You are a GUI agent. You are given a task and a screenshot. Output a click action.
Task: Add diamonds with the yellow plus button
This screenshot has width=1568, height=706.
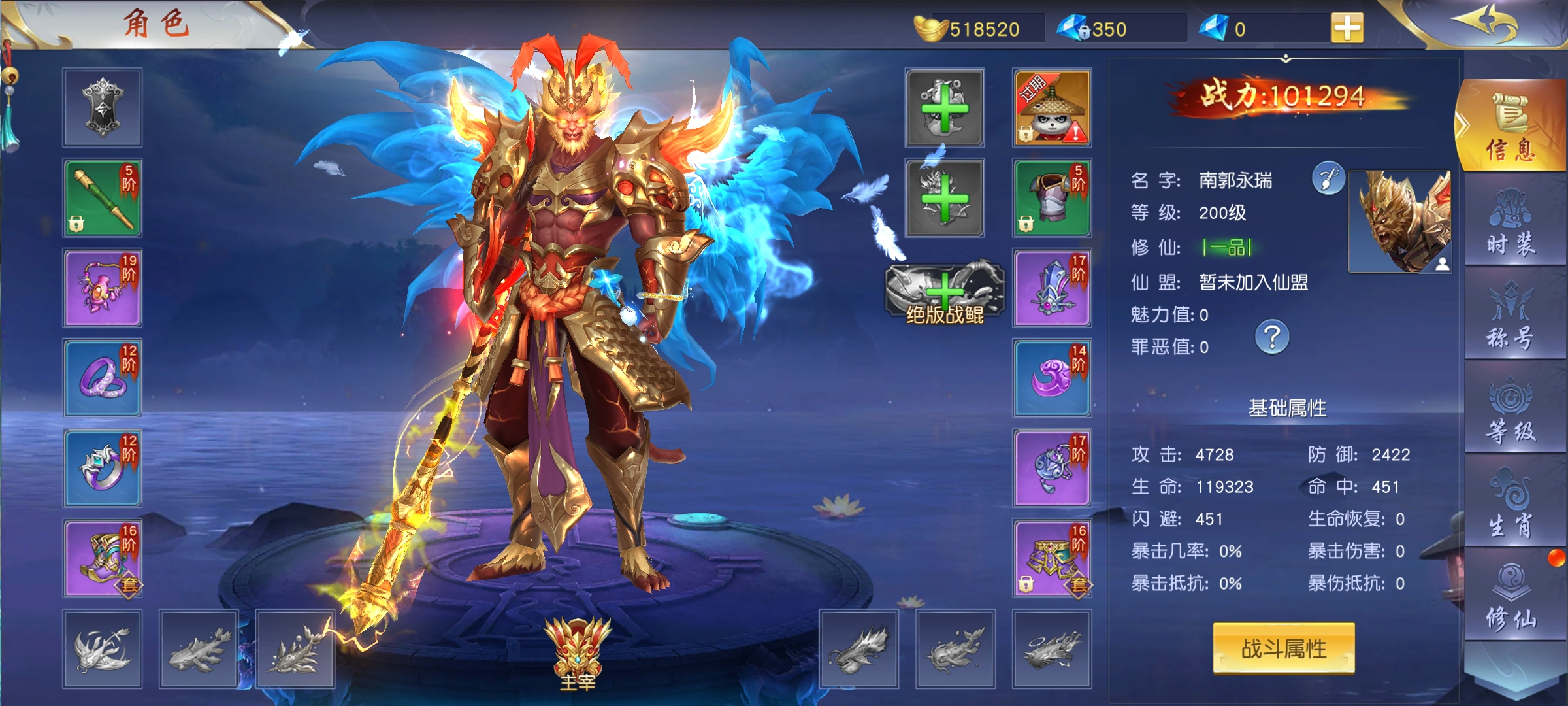point(1347,28)
